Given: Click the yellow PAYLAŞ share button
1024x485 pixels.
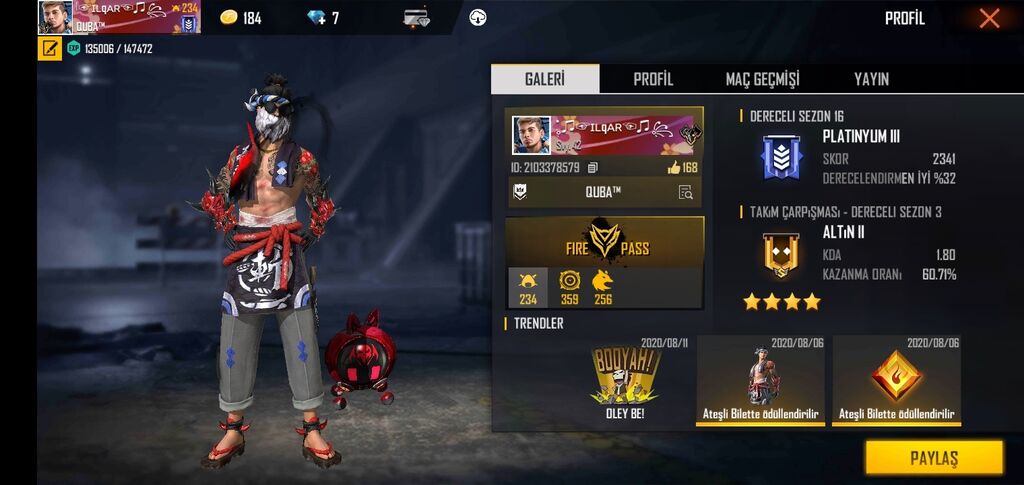Looking at the screenshot, I should pyautogui.click(x=933, y=458).
